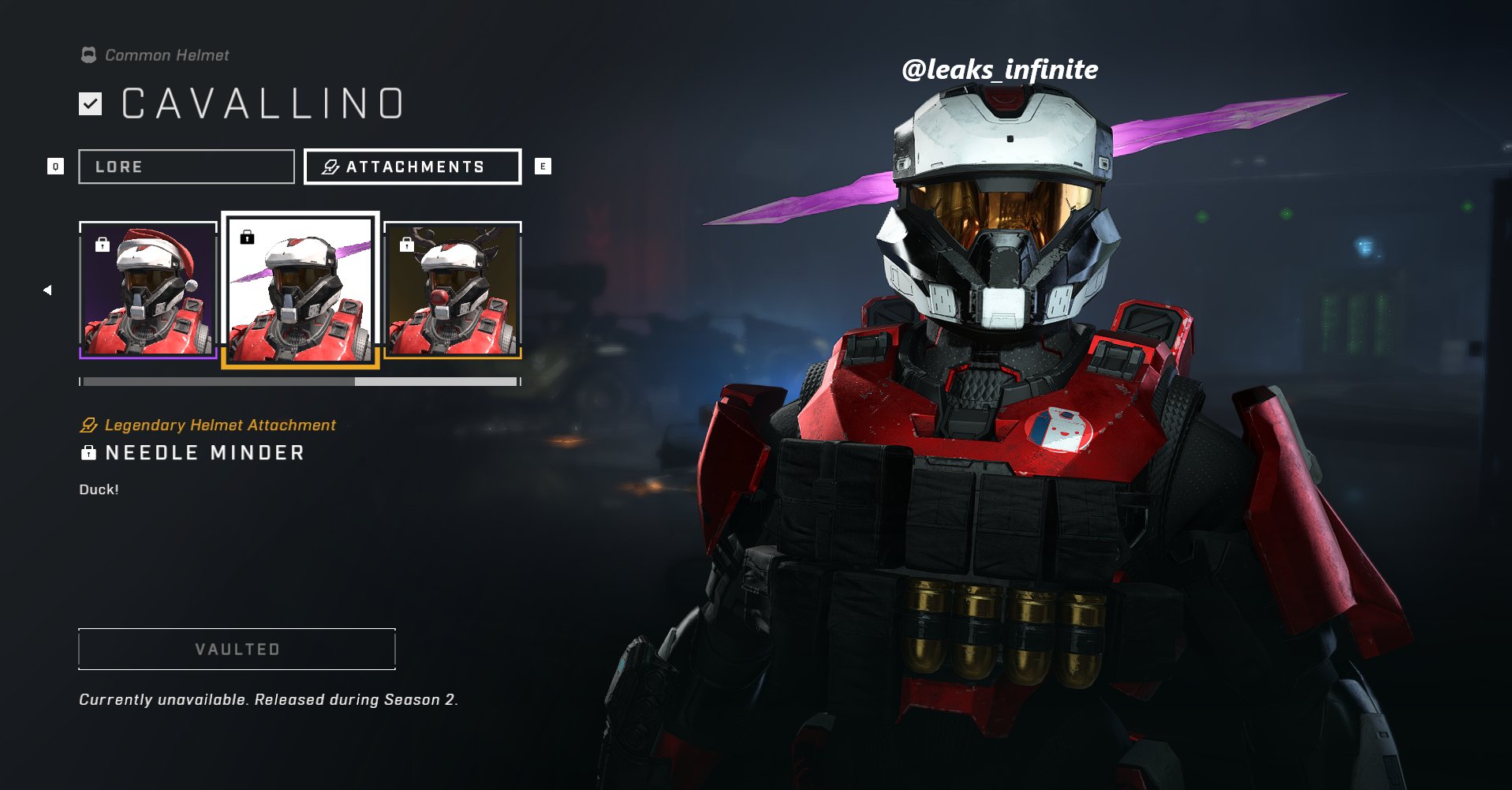Click the lock icon on the Santa hat thumbnail
The image size is (1512, 790).
click(101, 245)
